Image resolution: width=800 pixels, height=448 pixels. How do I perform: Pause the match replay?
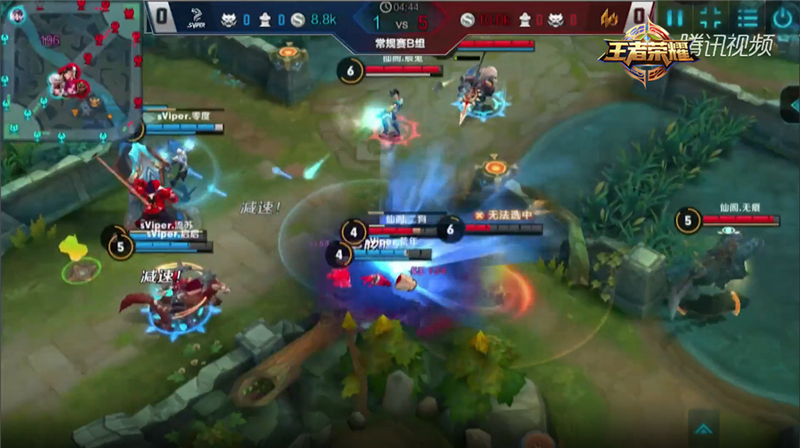point(676,17)
